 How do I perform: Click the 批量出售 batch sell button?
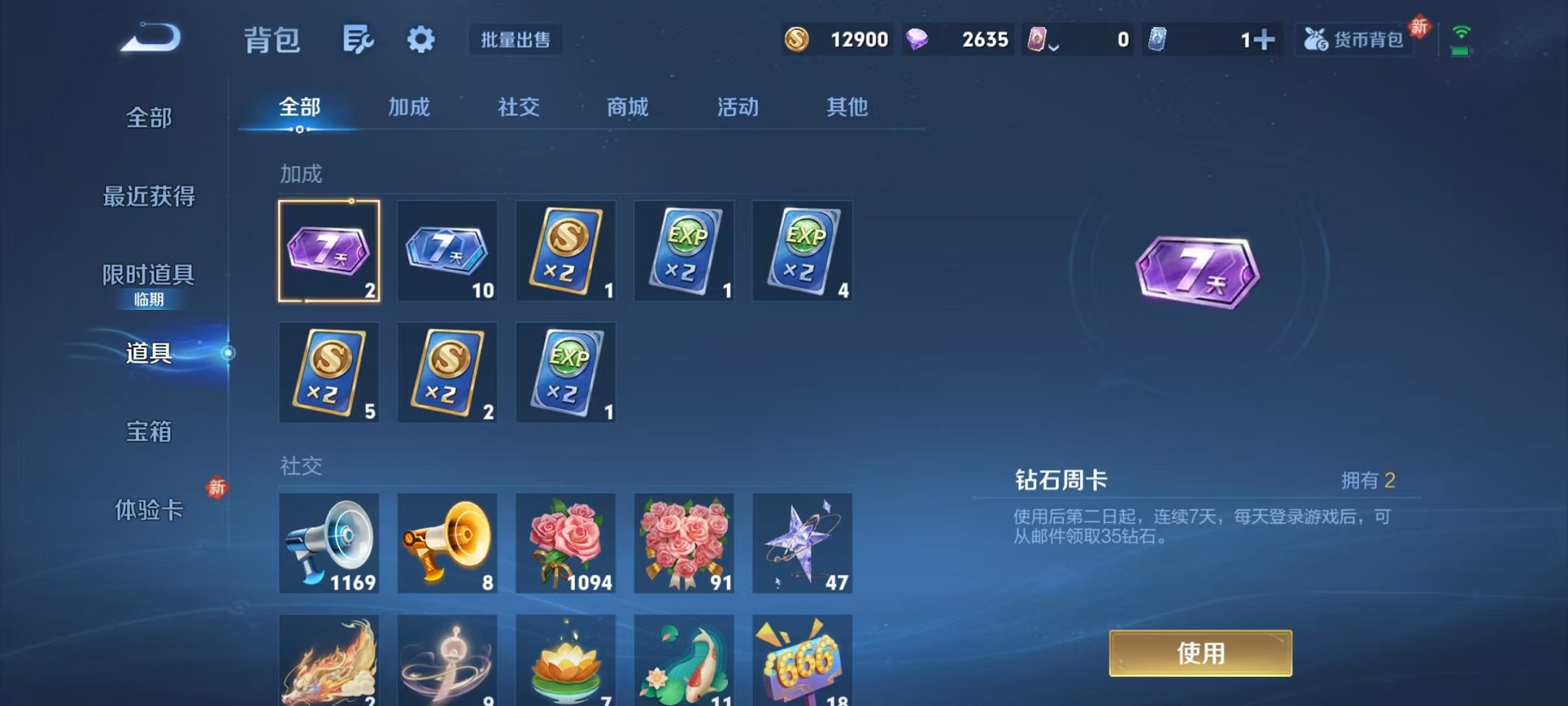coord(516,41)
